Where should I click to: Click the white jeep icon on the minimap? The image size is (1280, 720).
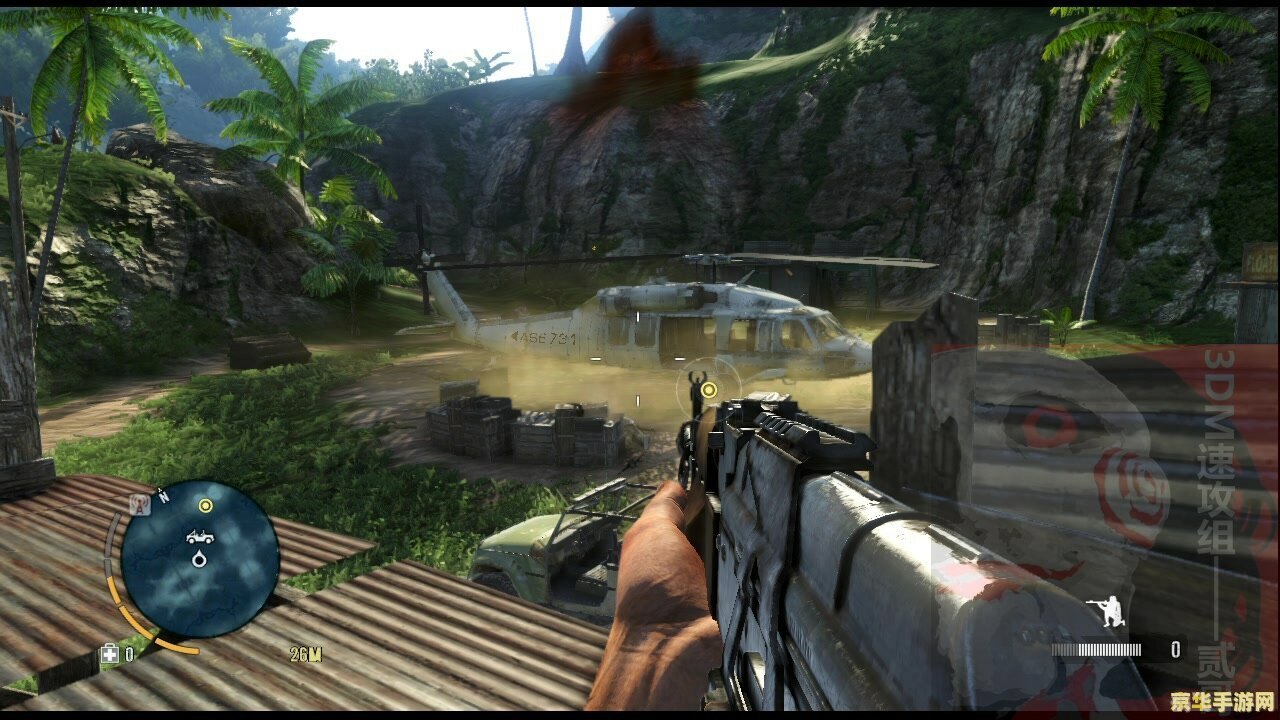(200, 537)
